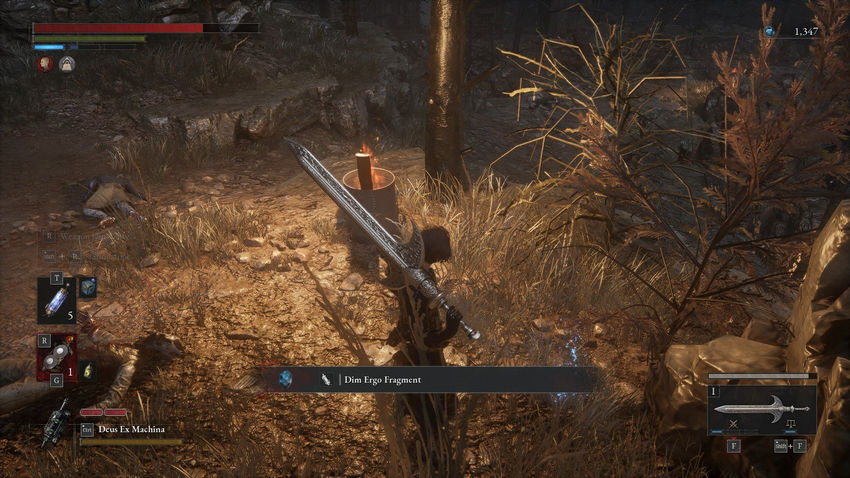Select the equipped greatsword weapon panel

coord(762,409)
